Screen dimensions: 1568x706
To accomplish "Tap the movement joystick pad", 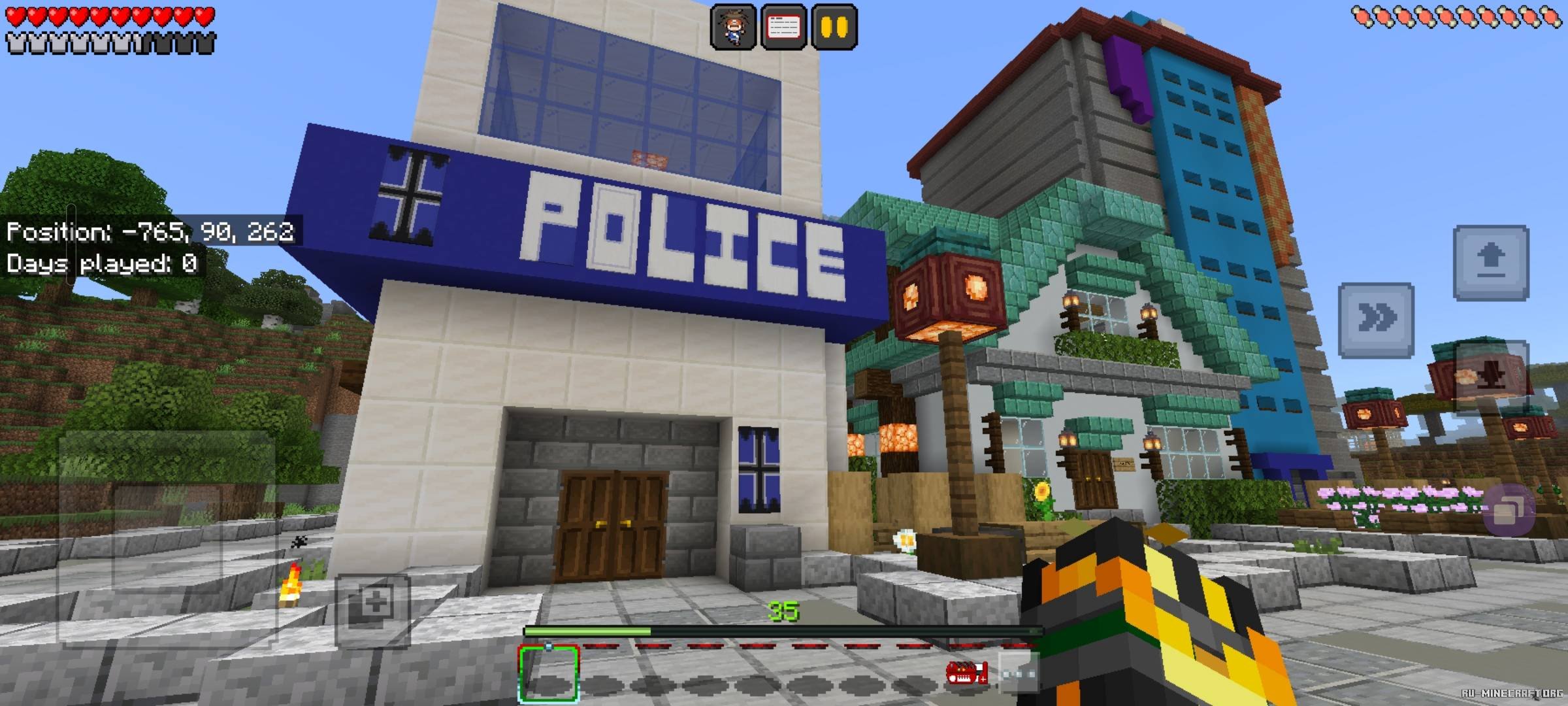I will pos(167,537).
